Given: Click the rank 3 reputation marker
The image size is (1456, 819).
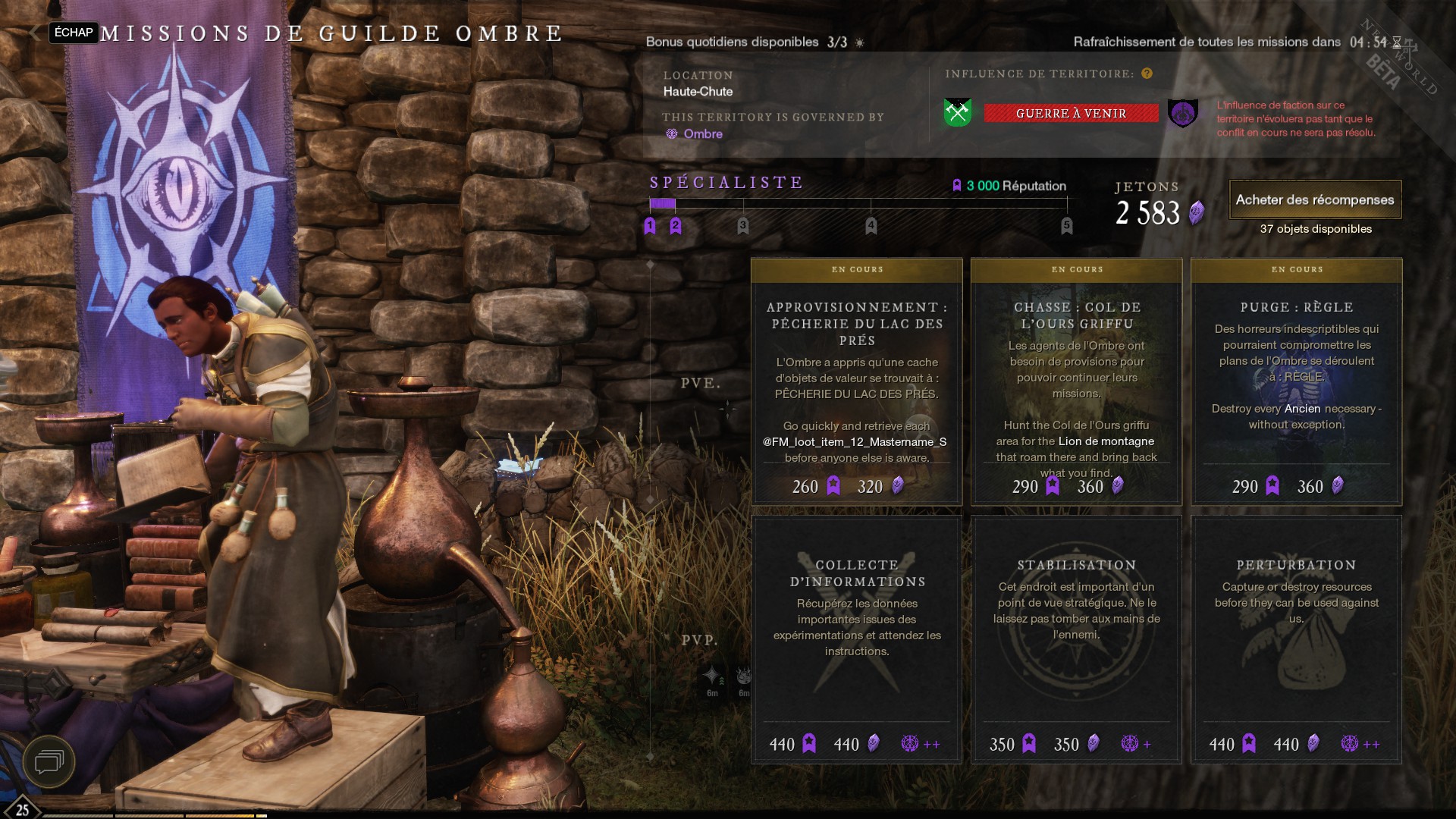Looking at the screenshot, I should pyautogui.click(x=743, y=225).
